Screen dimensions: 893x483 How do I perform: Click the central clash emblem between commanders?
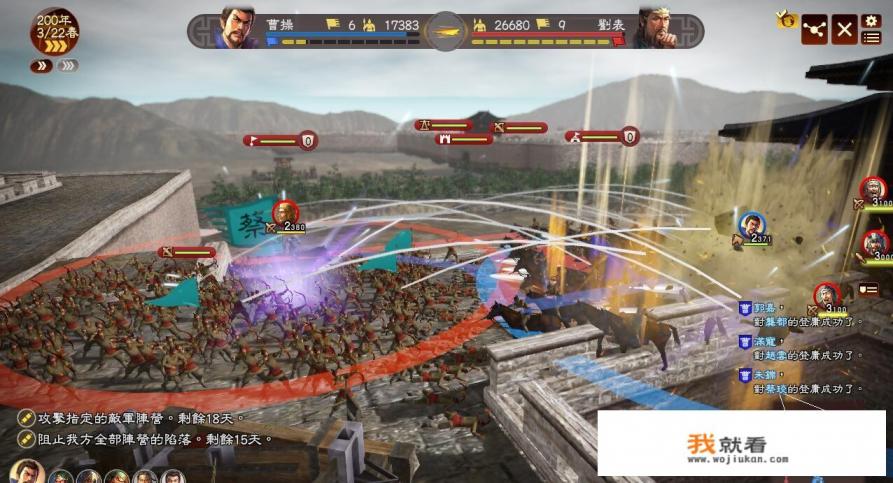445,31
